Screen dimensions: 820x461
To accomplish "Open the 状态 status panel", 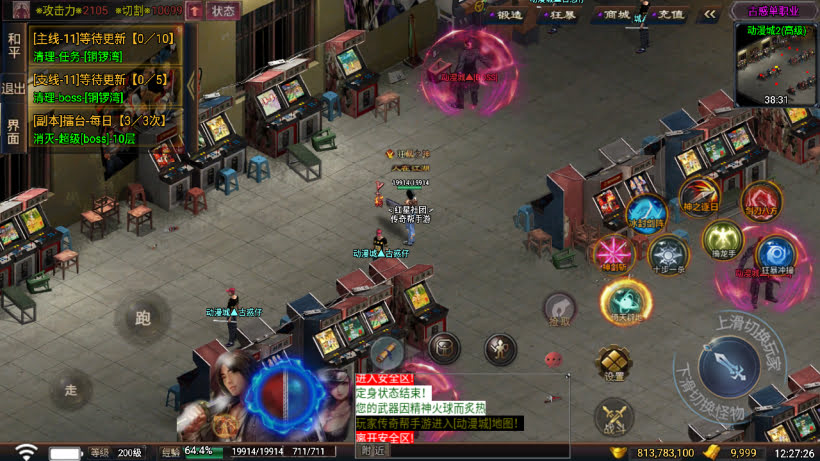I will coord(224,11).
